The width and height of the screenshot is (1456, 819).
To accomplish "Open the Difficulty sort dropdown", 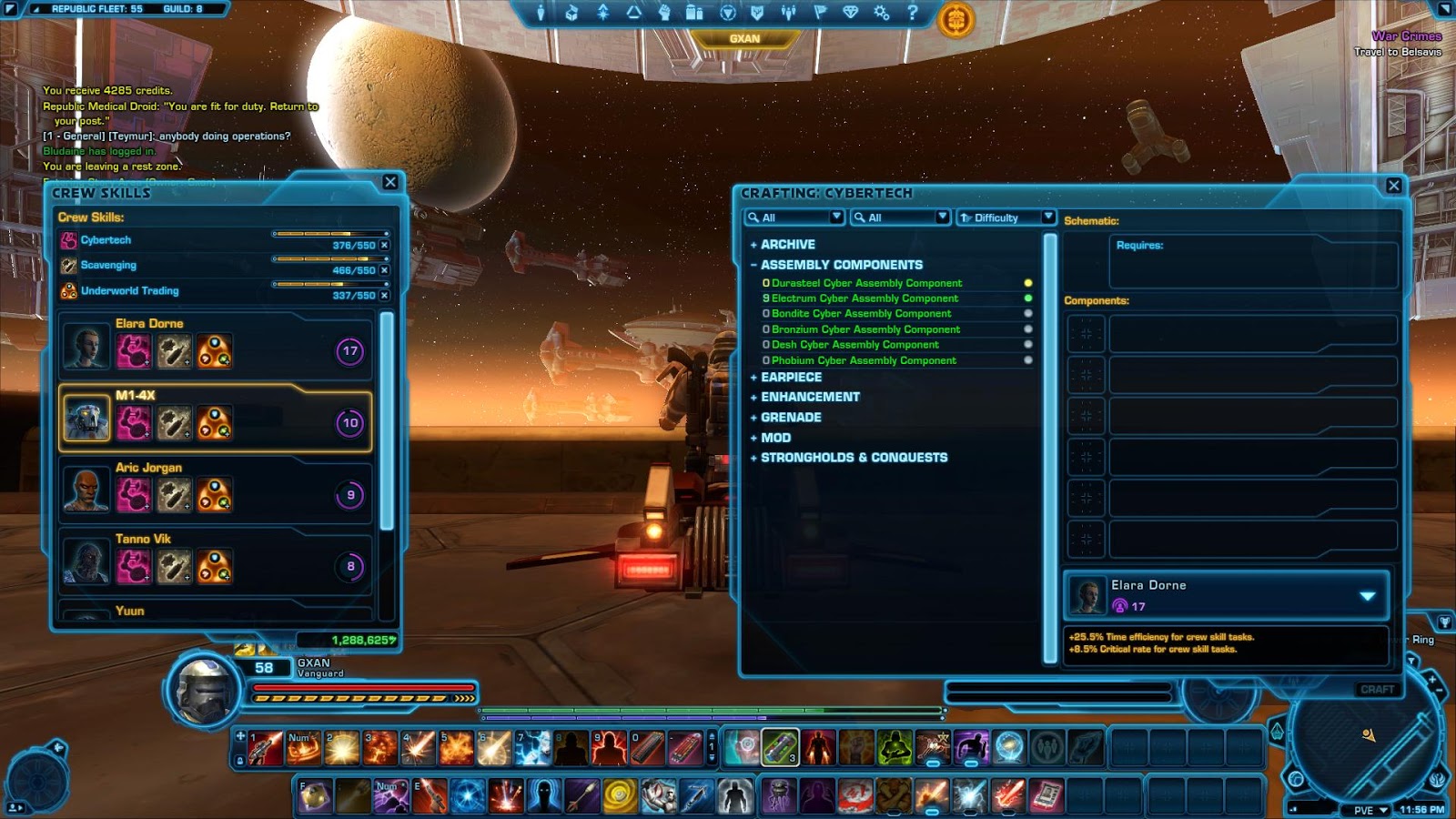I will pyautogui.click(x=1047, y=217).
